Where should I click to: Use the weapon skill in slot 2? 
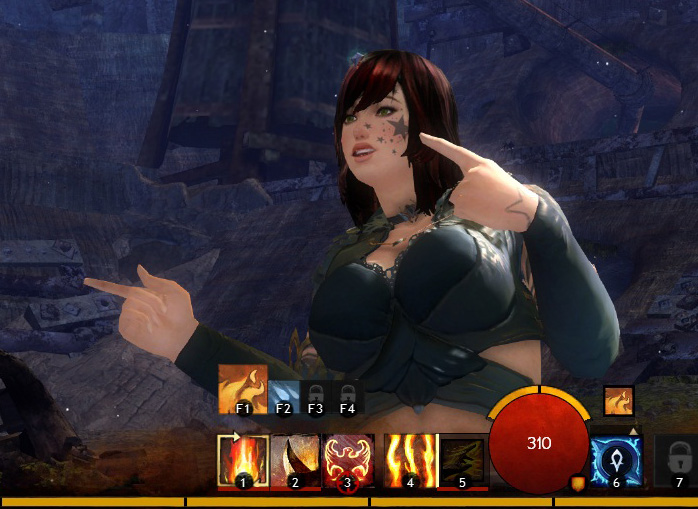pyautogui.click(x=295, y=461)
